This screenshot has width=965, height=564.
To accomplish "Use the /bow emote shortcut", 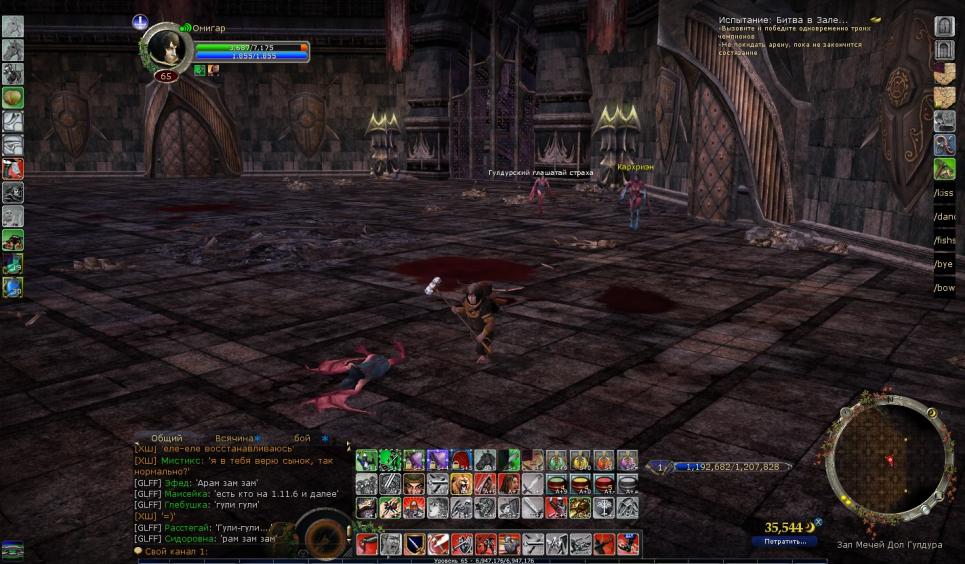I will pos(944,288).
